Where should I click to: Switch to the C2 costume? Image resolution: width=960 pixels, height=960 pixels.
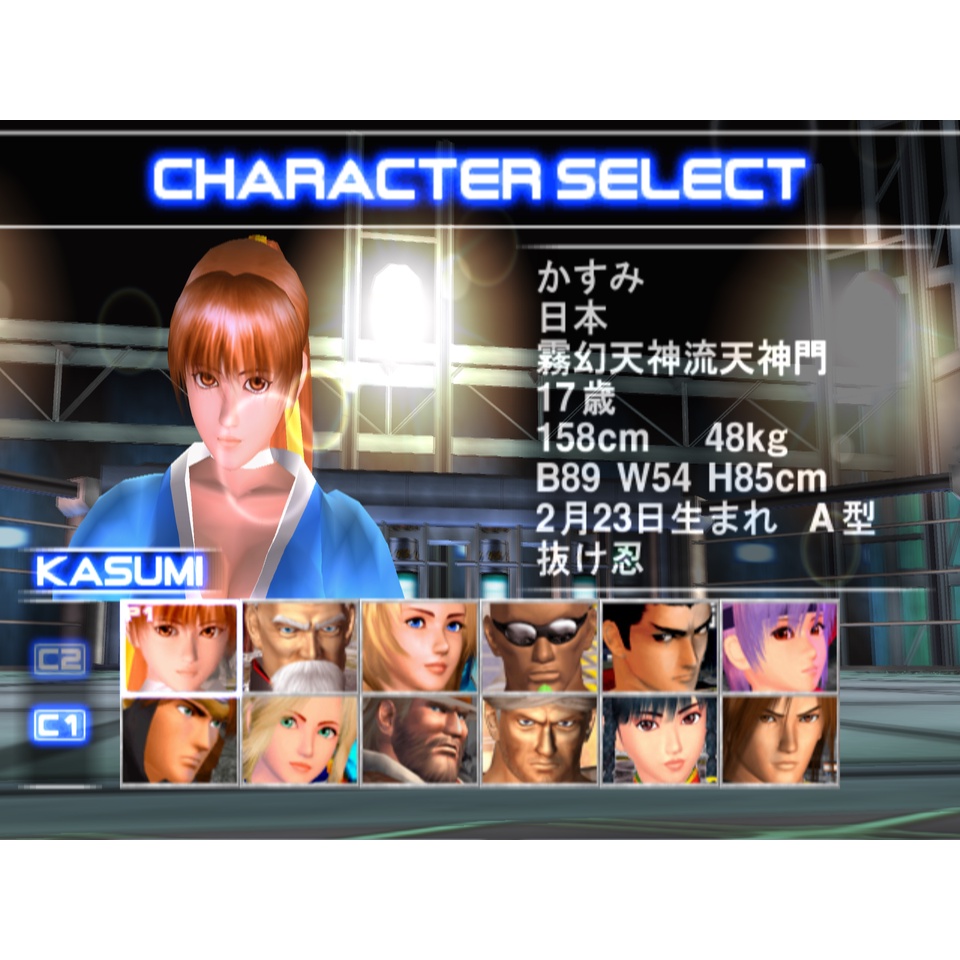tap(59, 660)
